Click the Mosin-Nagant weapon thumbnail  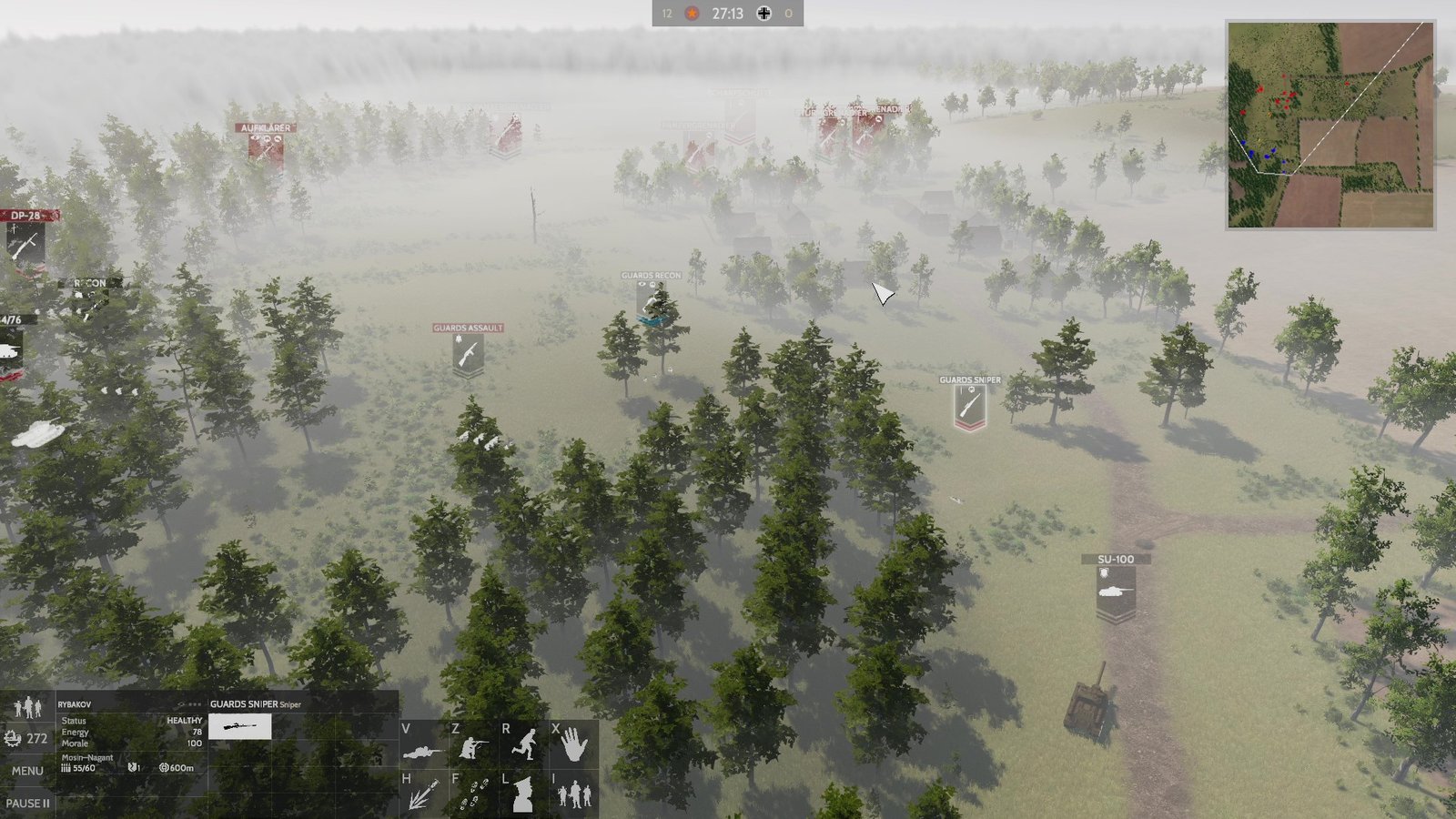[241, 726]
